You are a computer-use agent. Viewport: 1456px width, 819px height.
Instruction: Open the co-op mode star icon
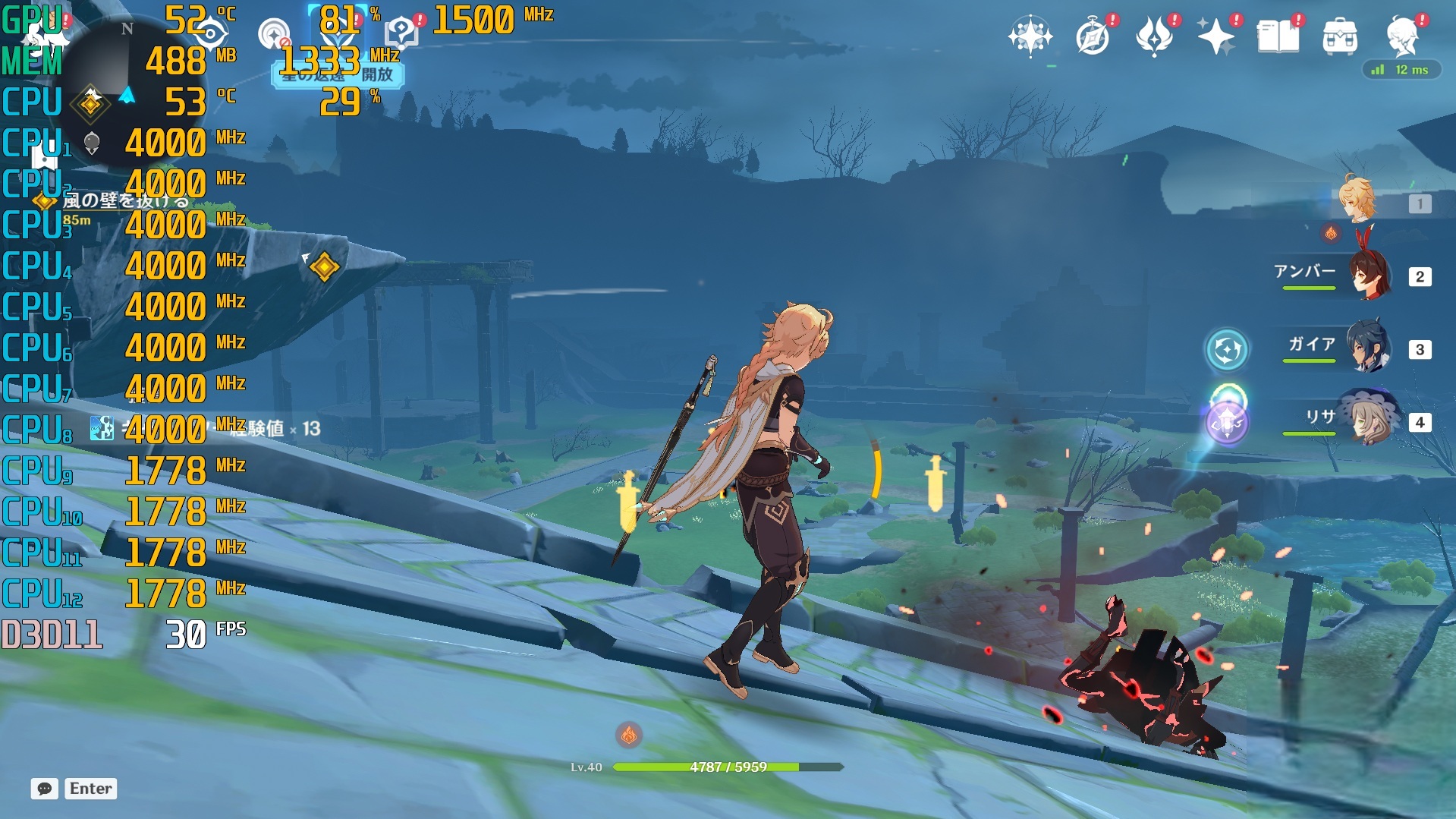click(1030, 36)
